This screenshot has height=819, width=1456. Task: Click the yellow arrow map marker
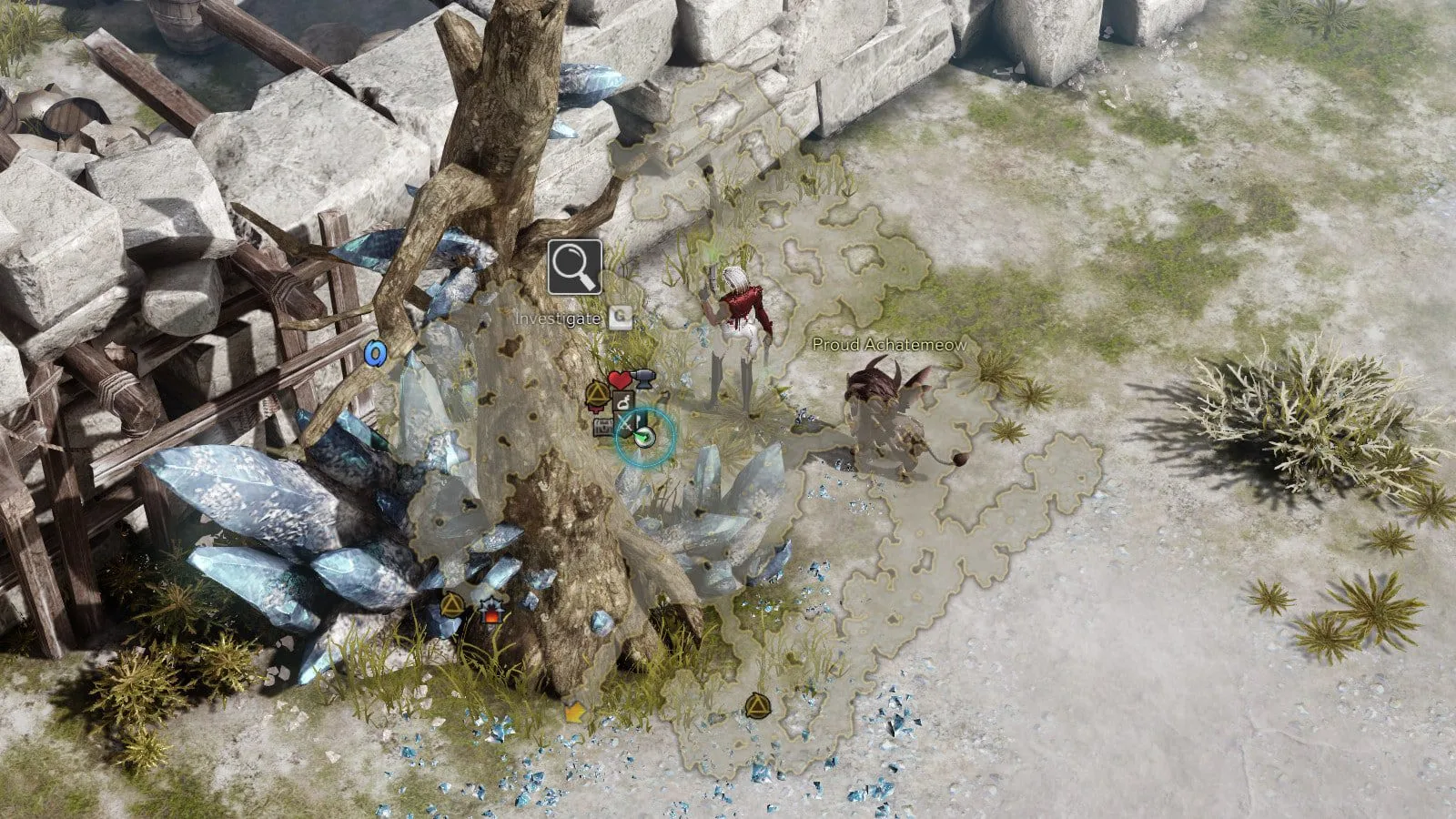tap(573, 712)
